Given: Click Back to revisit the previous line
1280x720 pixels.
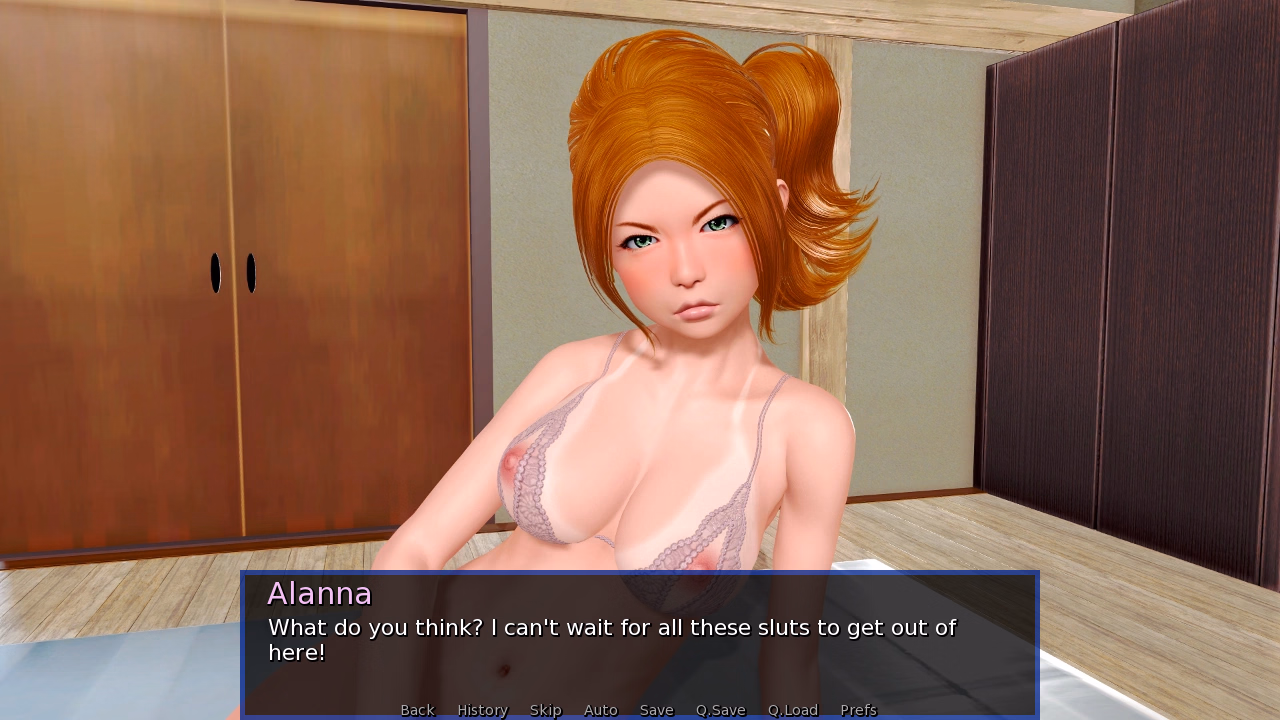Looking at the screenshot, I should pos(417,710).
